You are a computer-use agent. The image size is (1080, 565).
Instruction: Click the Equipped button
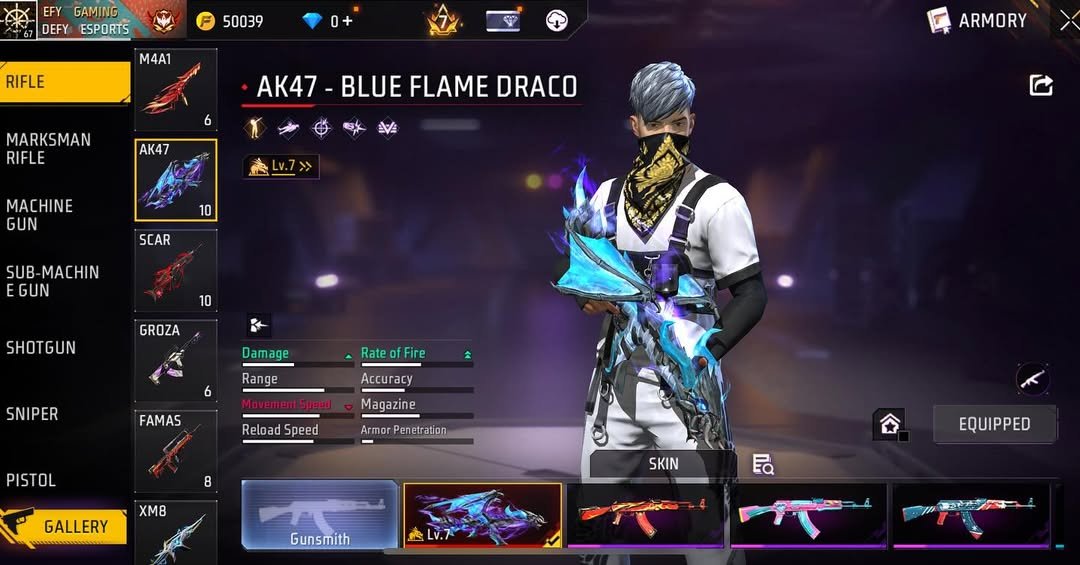tap(994, 424)
